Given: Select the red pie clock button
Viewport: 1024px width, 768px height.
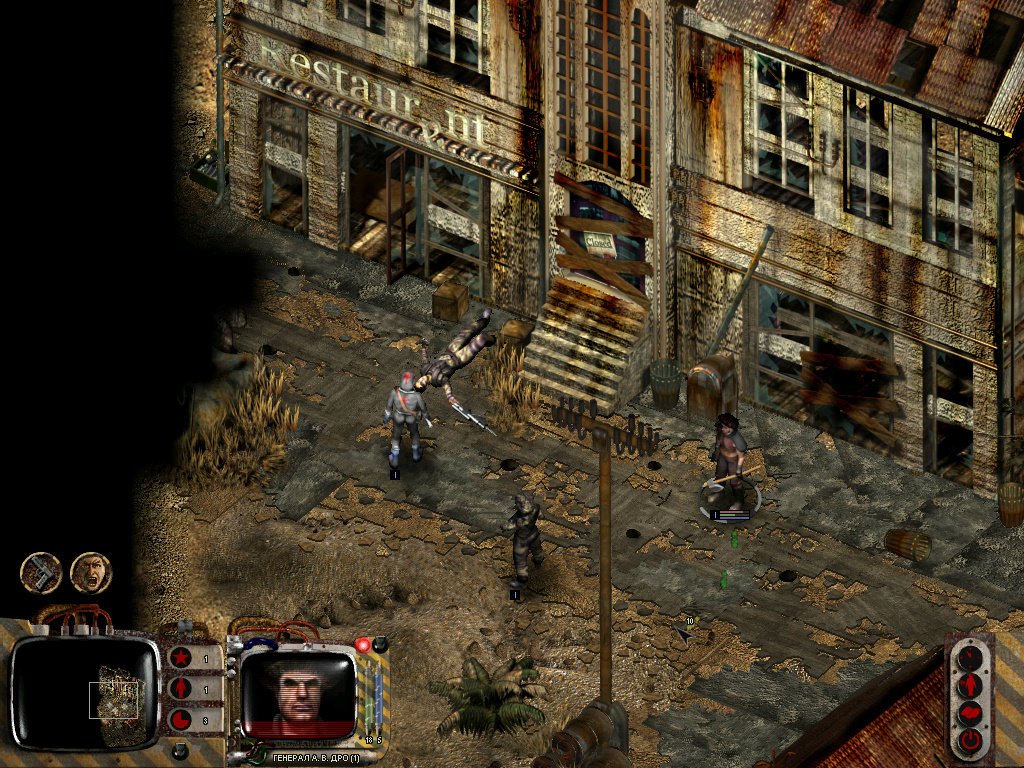Looking at the screenshot, I should [181, 720].
